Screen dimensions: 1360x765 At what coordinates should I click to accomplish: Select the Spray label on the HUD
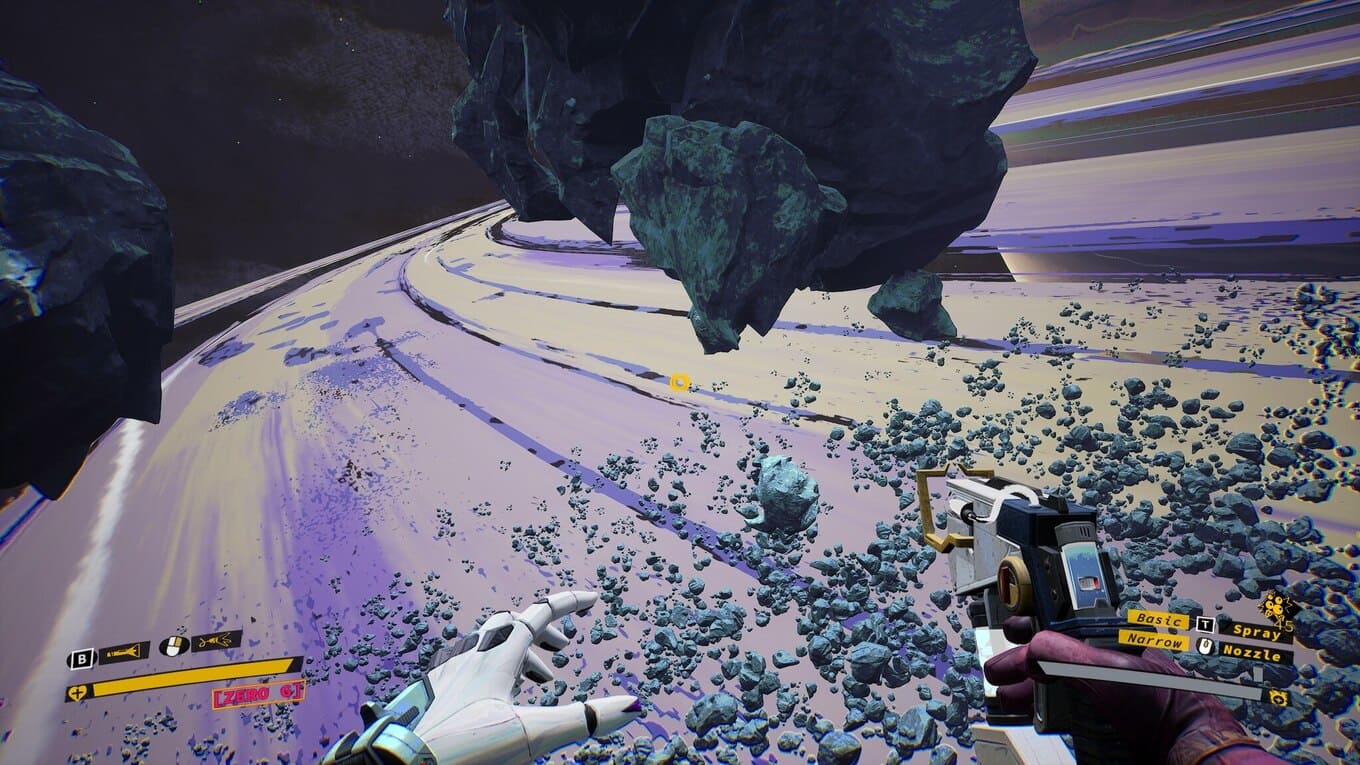(x=1255, y=630)
